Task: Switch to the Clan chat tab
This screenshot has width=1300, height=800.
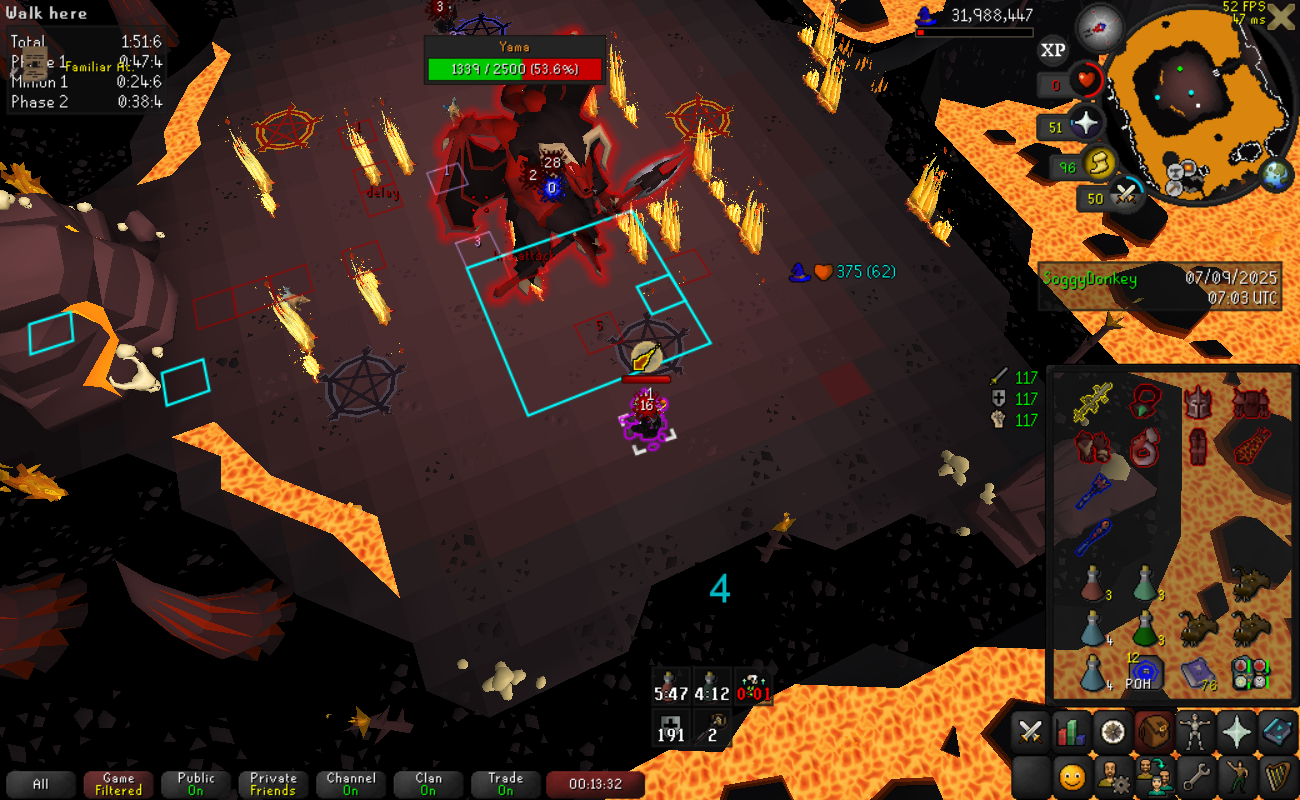Action: 428,784
